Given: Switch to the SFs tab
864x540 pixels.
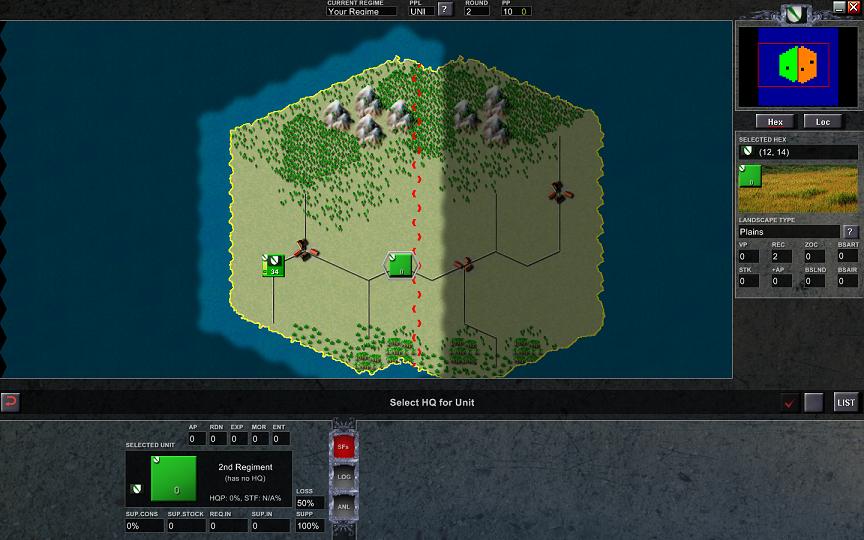Looking at the screenshot, I should 343,446.
